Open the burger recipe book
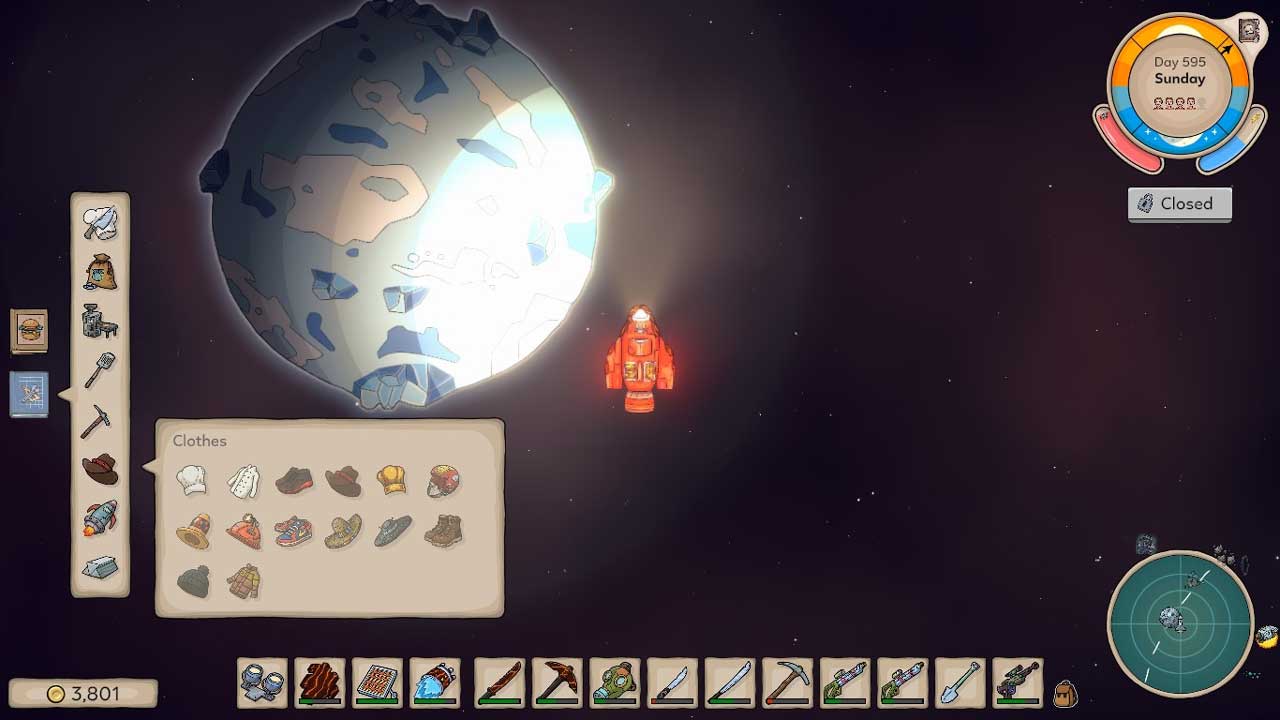 [x=29, y=330]
